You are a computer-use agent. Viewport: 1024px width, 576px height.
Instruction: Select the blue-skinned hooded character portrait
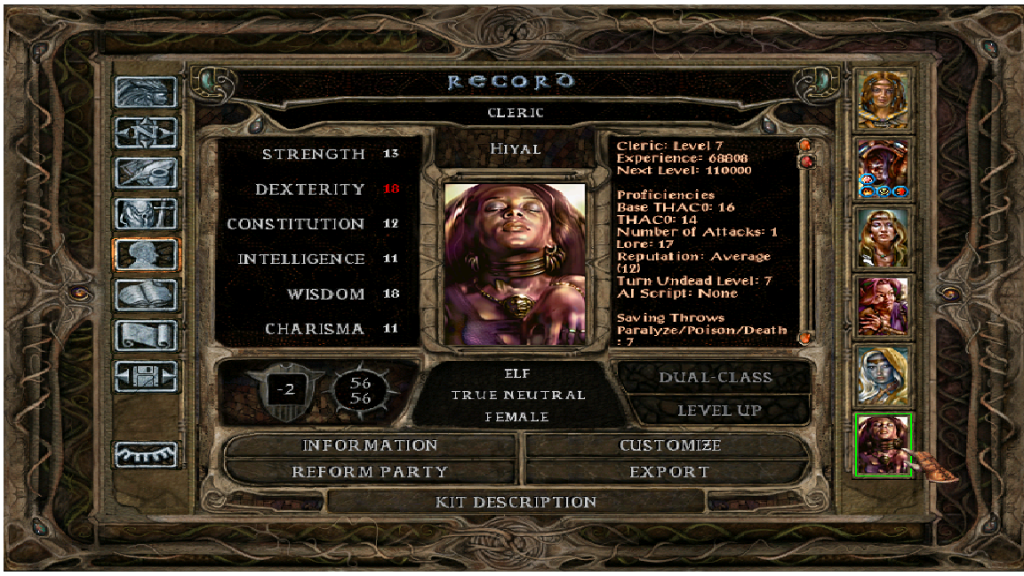click(884, 375)
